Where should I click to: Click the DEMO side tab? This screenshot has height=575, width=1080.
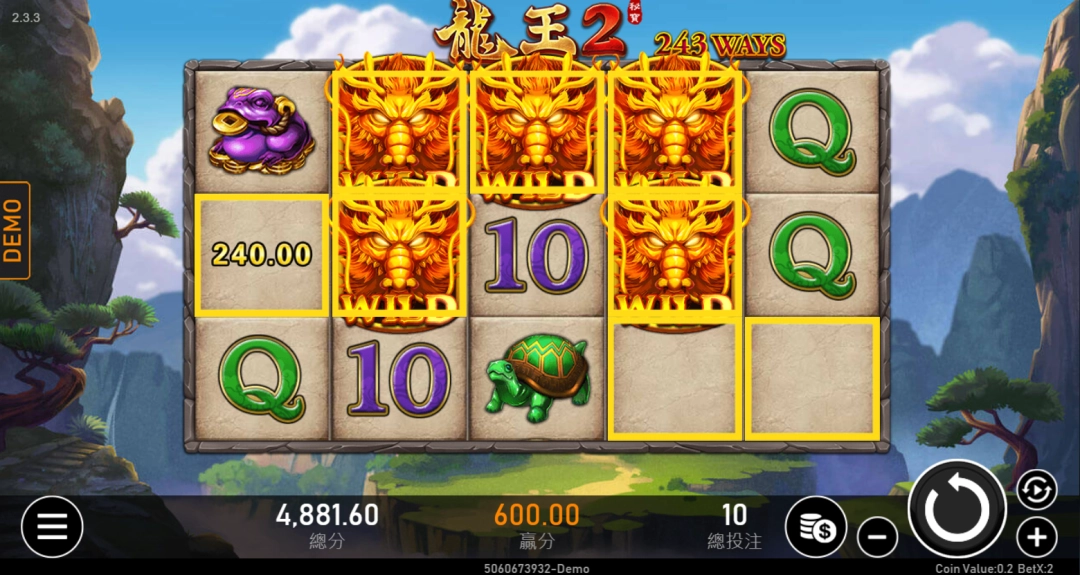click(14, 230)
